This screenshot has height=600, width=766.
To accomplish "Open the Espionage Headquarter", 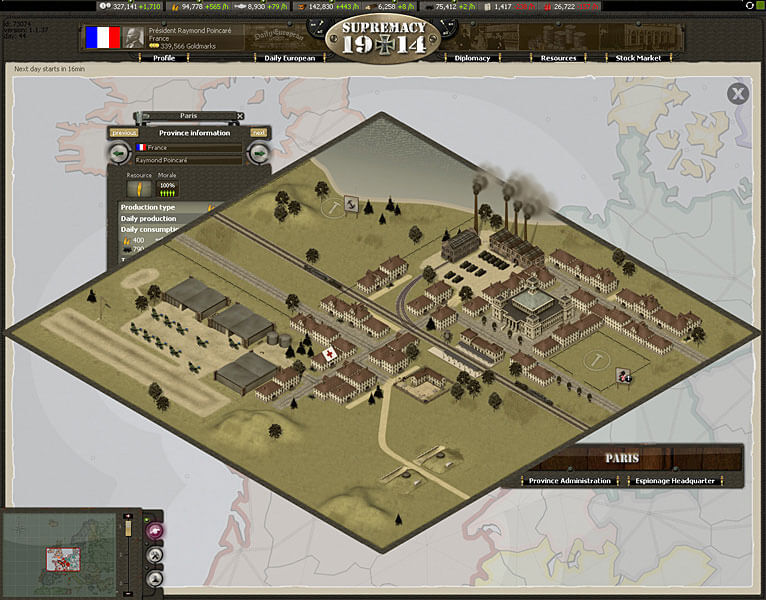I will coord(674,481).
